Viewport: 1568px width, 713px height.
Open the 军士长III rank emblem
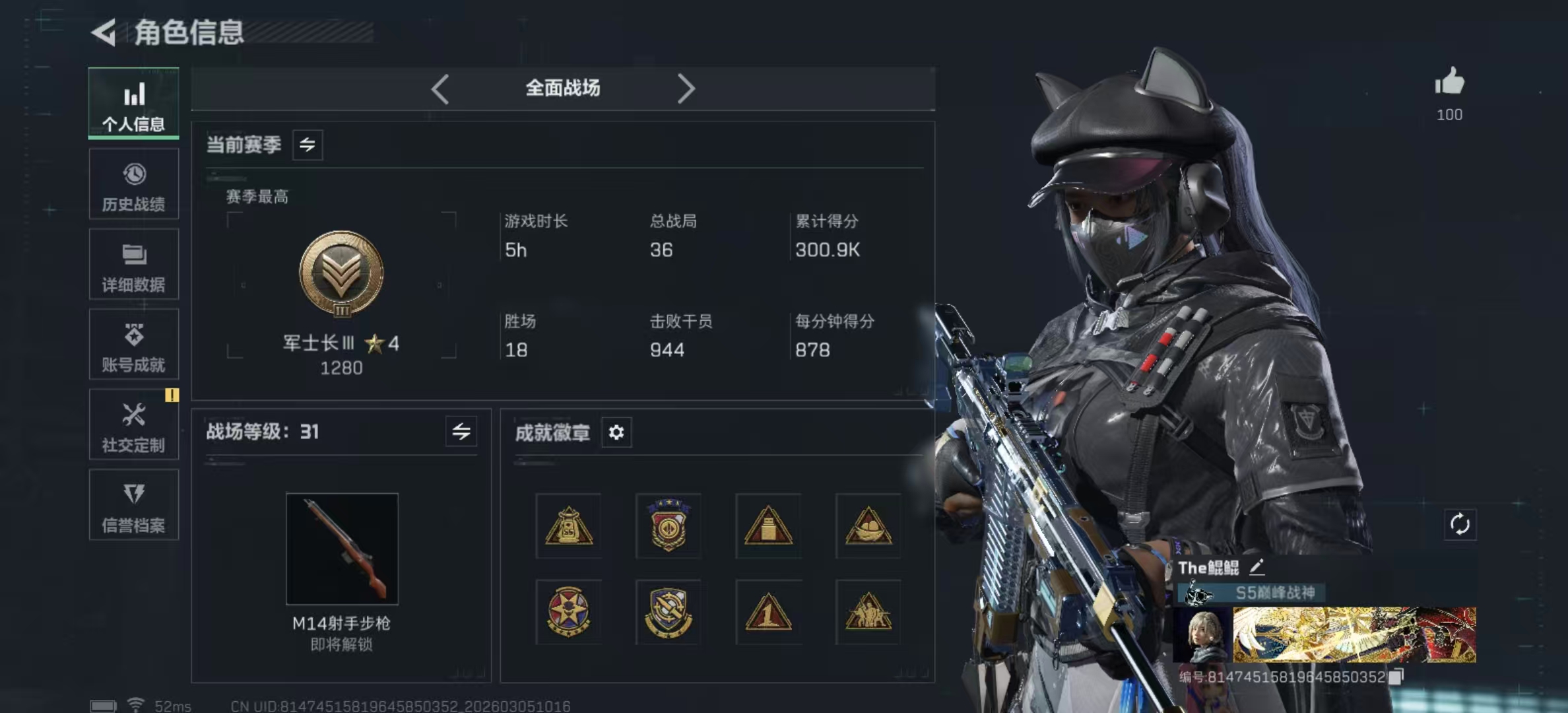[x=341, y=274]
